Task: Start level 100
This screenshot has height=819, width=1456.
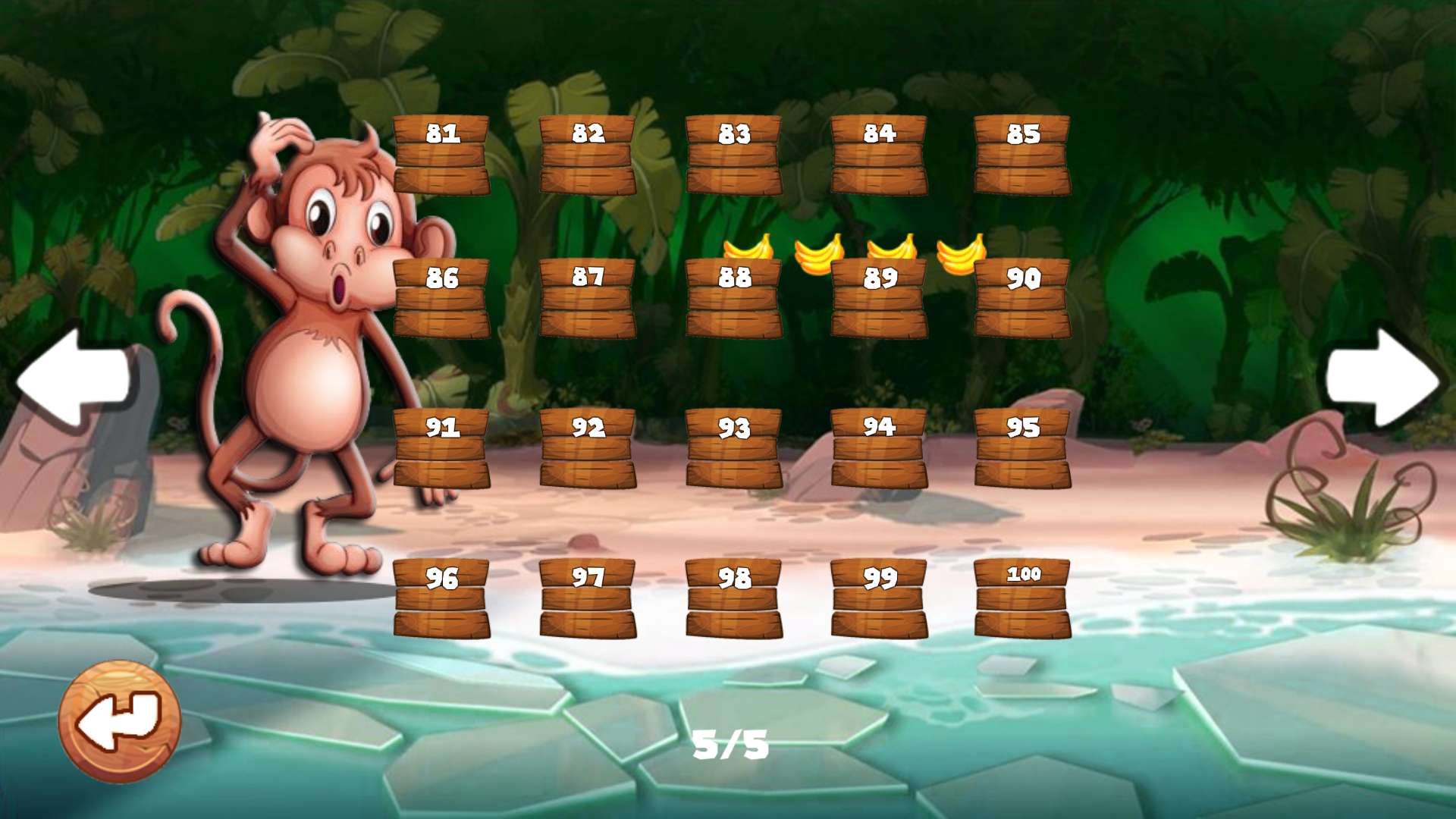Action: 1022,598
